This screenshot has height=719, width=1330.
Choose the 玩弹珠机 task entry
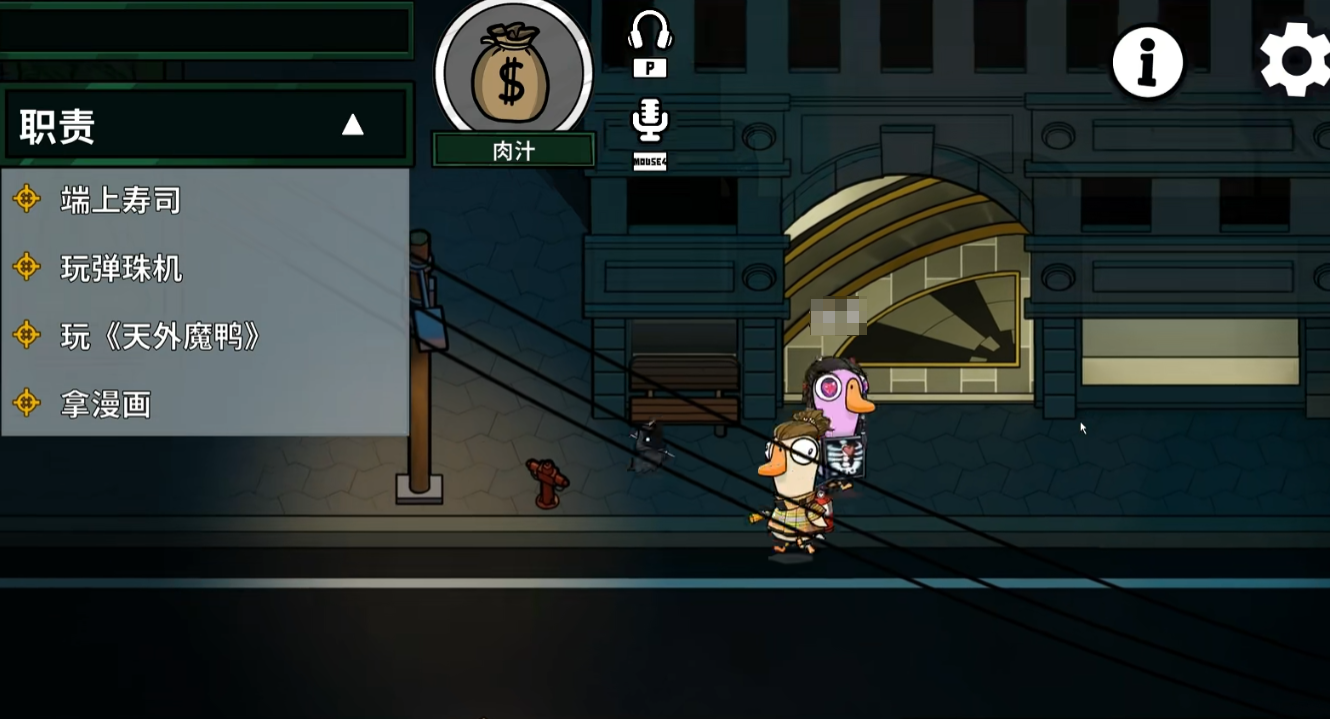click(121, 268)
